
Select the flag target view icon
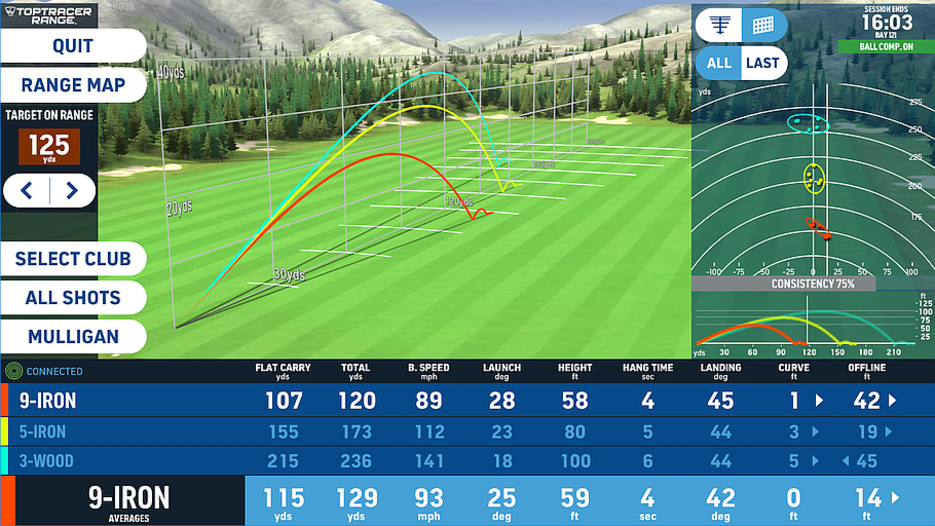coord(719,24)
